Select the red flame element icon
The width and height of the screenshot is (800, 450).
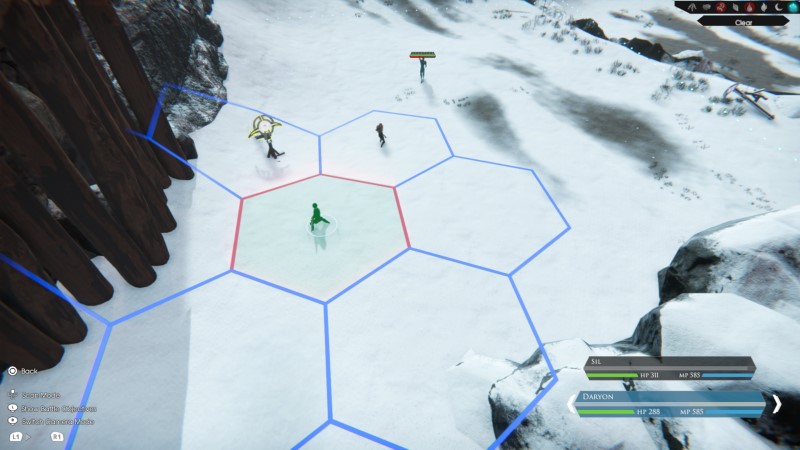[x=749, y=7]
